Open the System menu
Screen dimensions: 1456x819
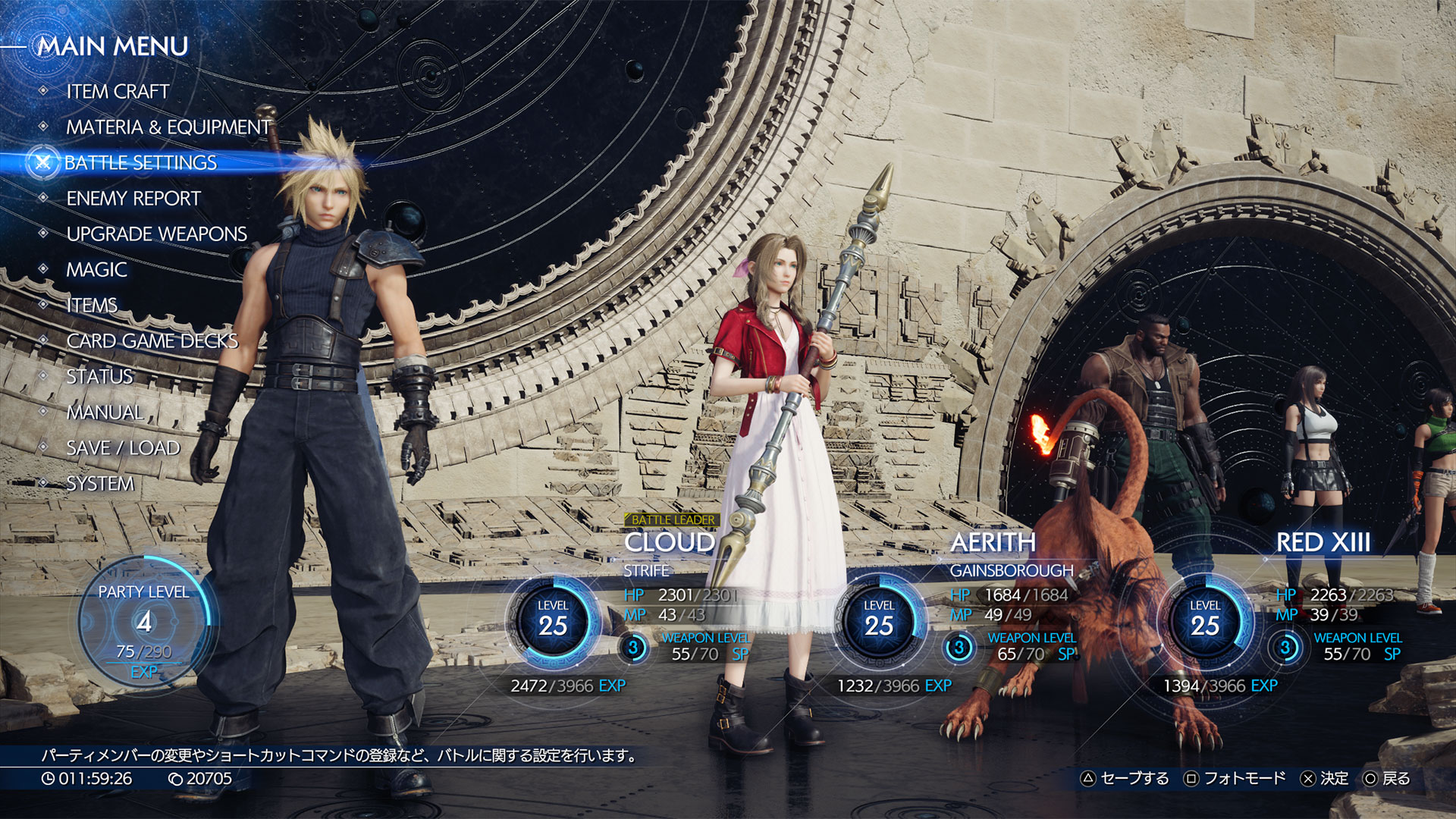click(x=99, y=484)
